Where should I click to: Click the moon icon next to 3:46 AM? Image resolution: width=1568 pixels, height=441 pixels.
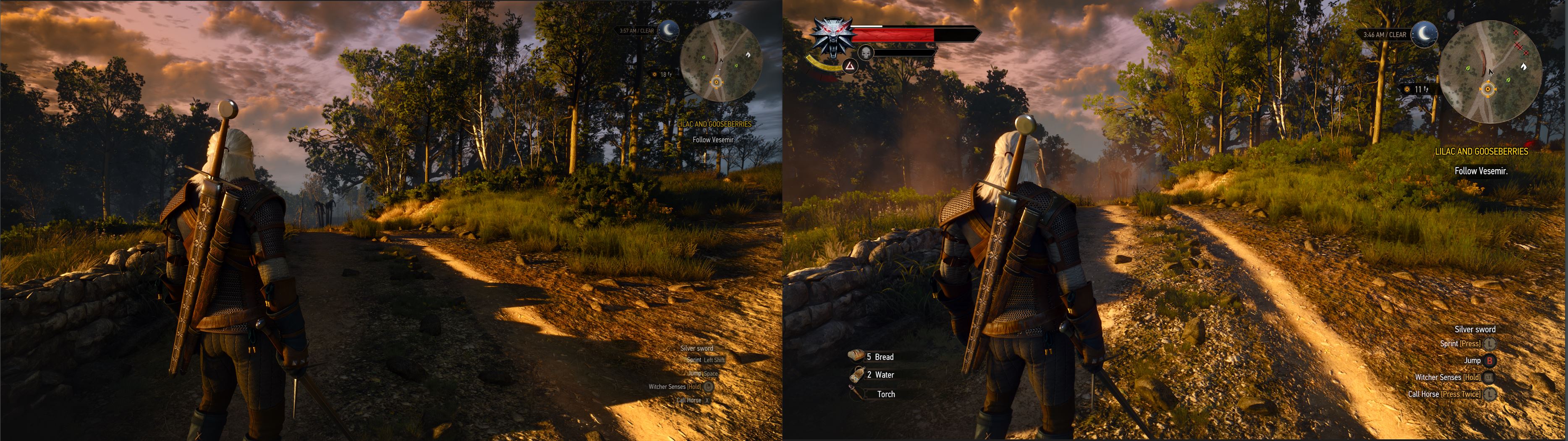(1424, 34)
